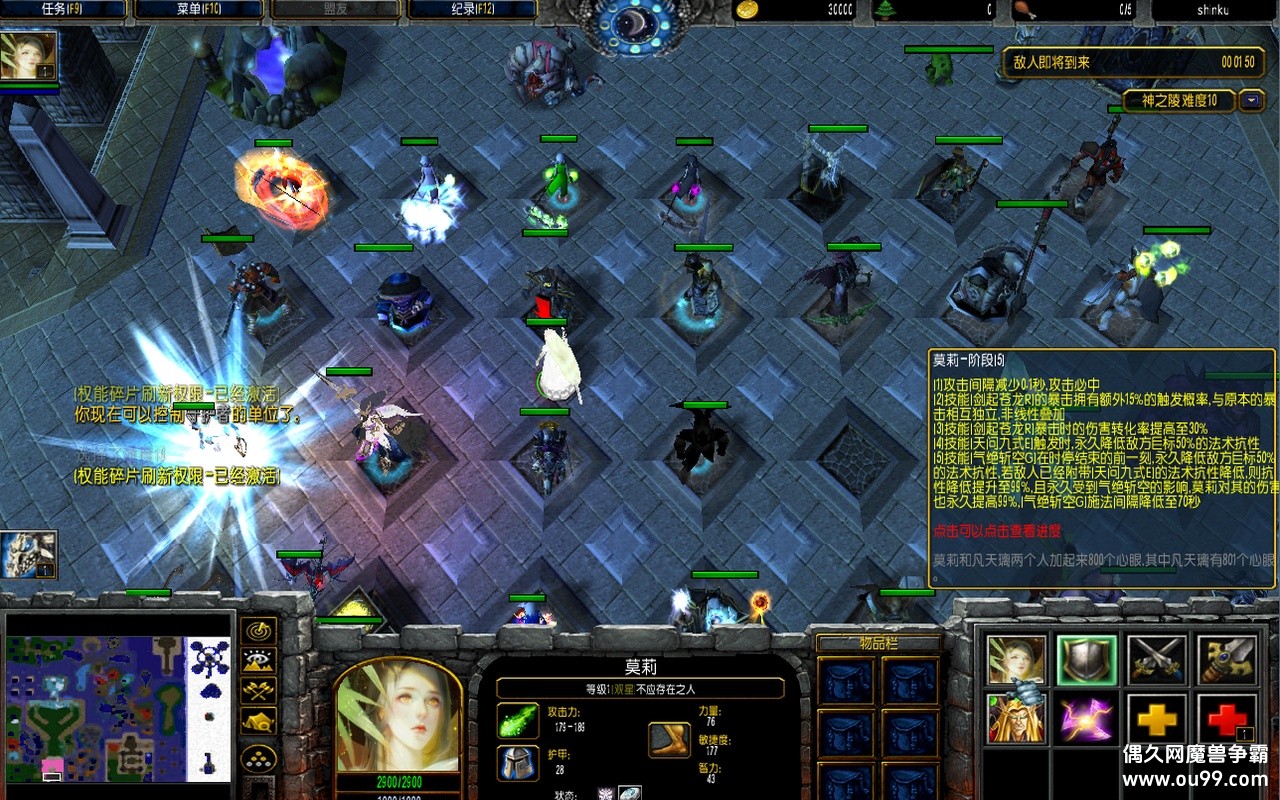Activate the purple lightning crystal ability
1280x800 pixels.
(x=1087, y=718)
